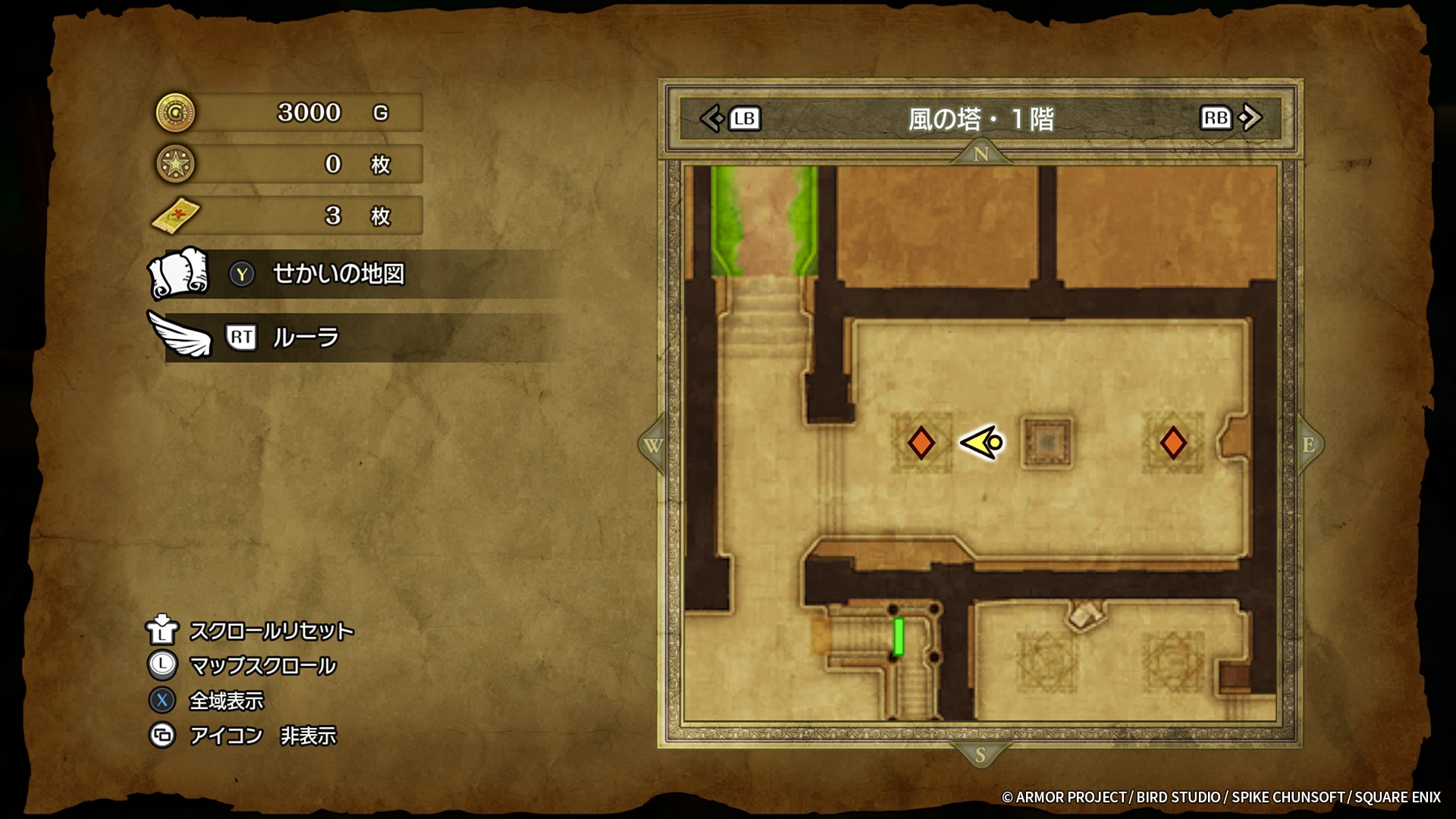This screenshot has width=1456, height=819.
Task: Go to the previous floor with the left arrow
Action: (x=713, y=118)
